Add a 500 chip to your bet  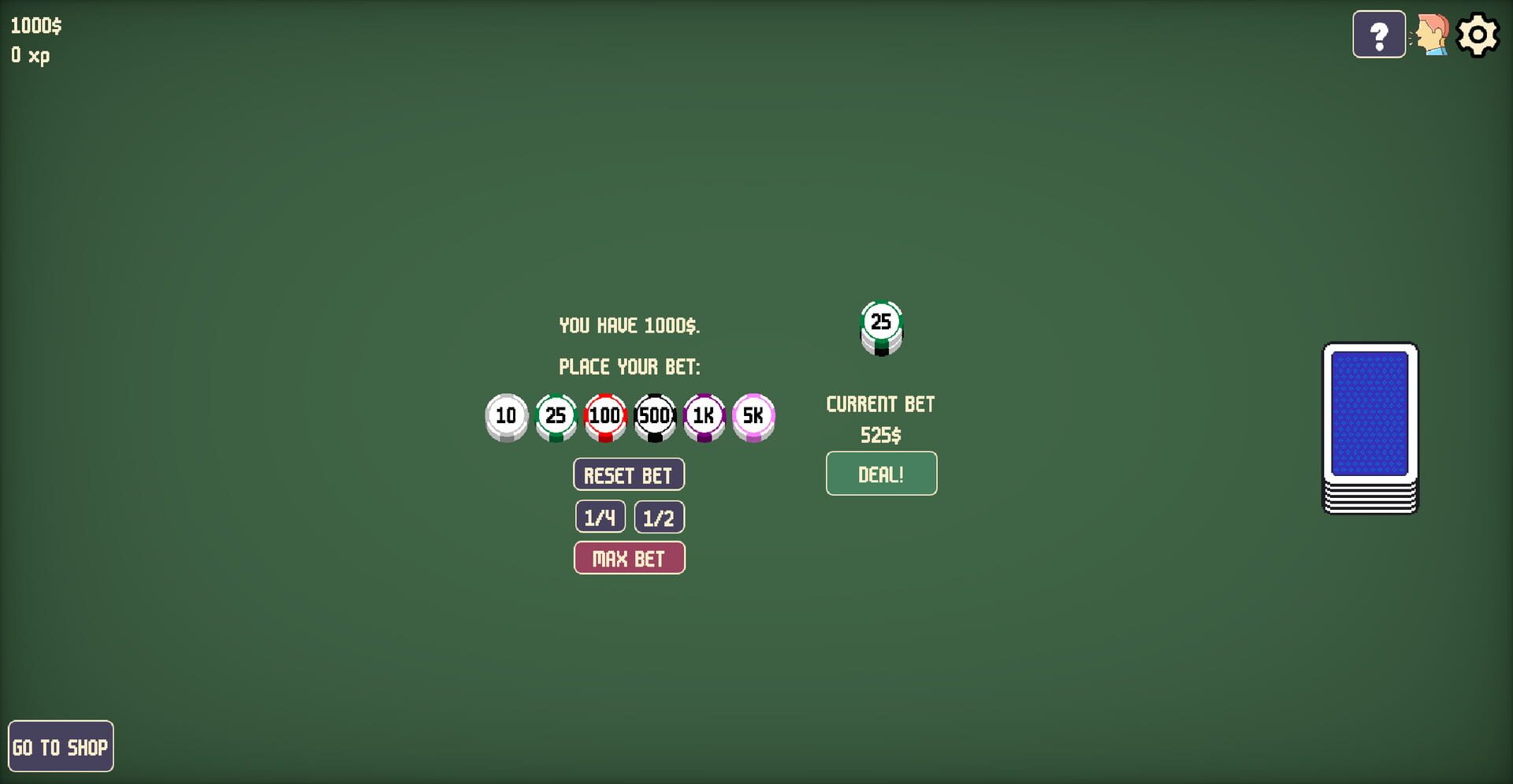click(x=655, y=417)
